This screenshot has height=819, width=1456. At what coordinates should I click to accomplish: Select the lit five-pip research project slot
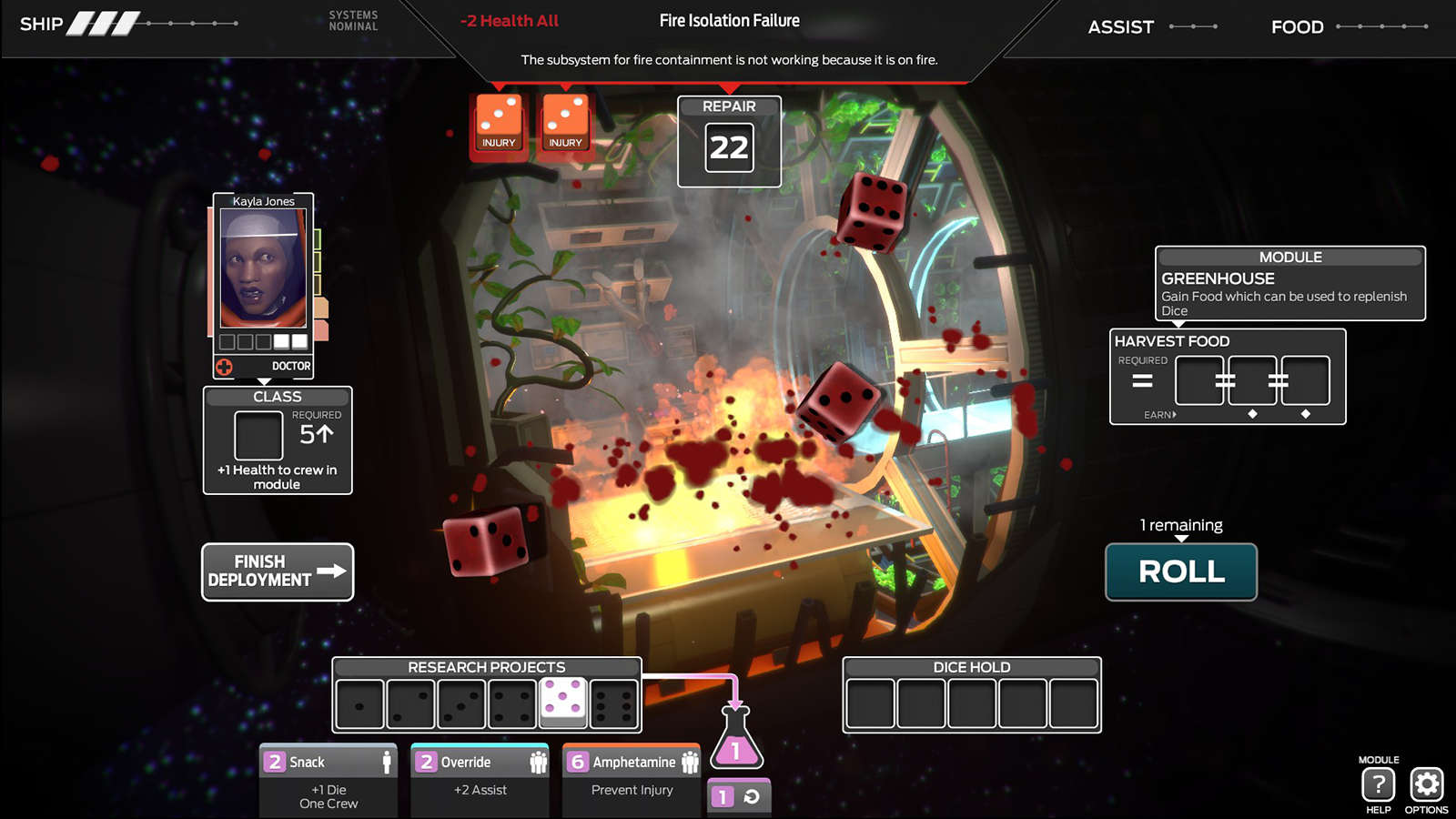pyautogui.click(x=563, y=703)
